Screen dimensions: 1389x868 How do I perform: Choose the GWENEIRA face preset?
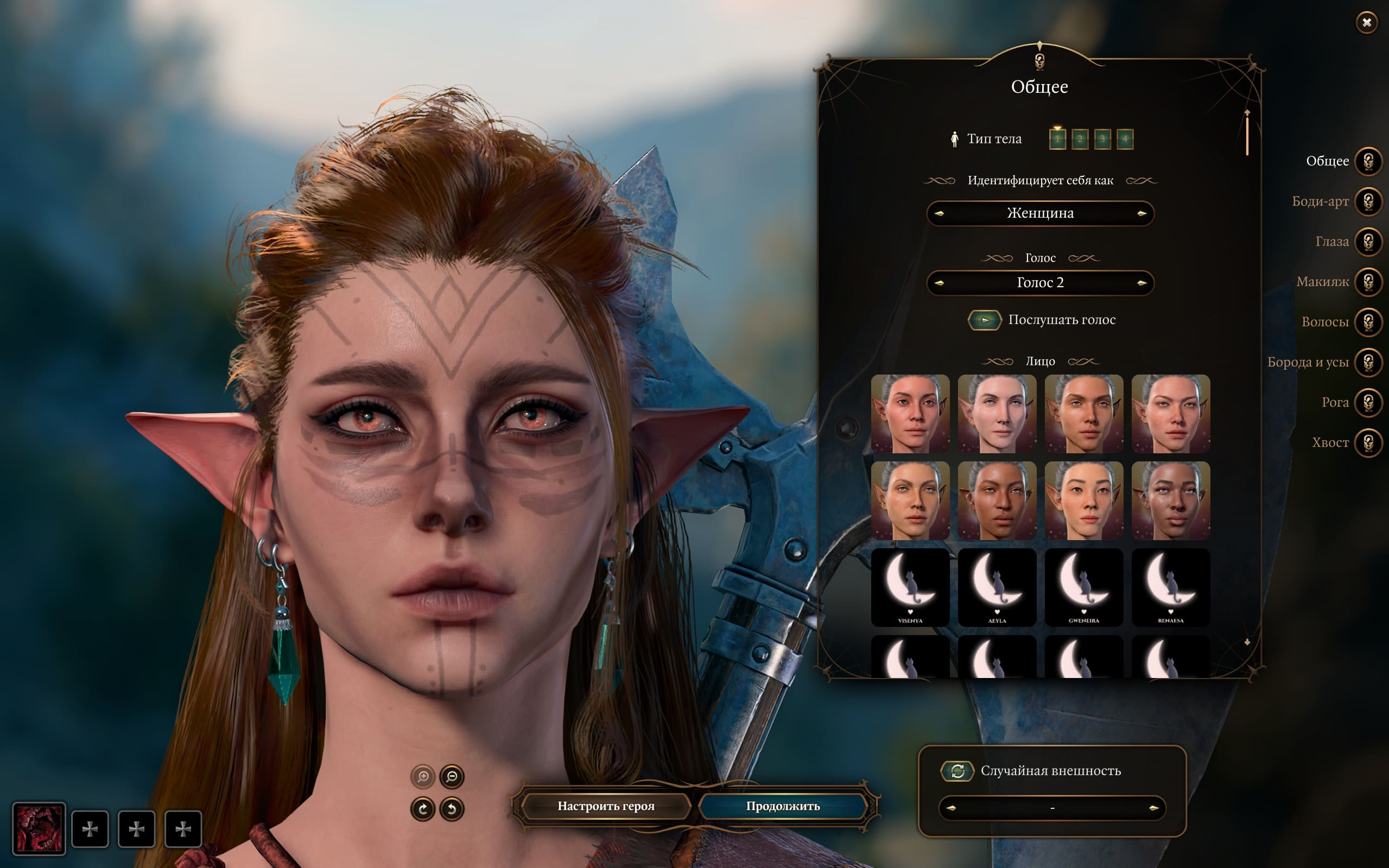point(1083,587)
